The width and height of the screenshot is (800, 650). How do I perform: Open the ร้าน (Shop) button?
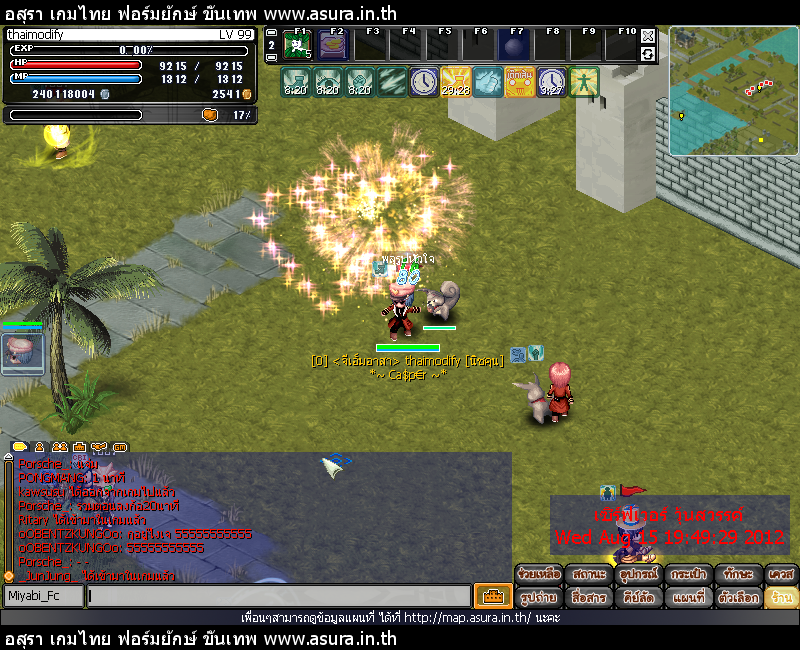781,597
